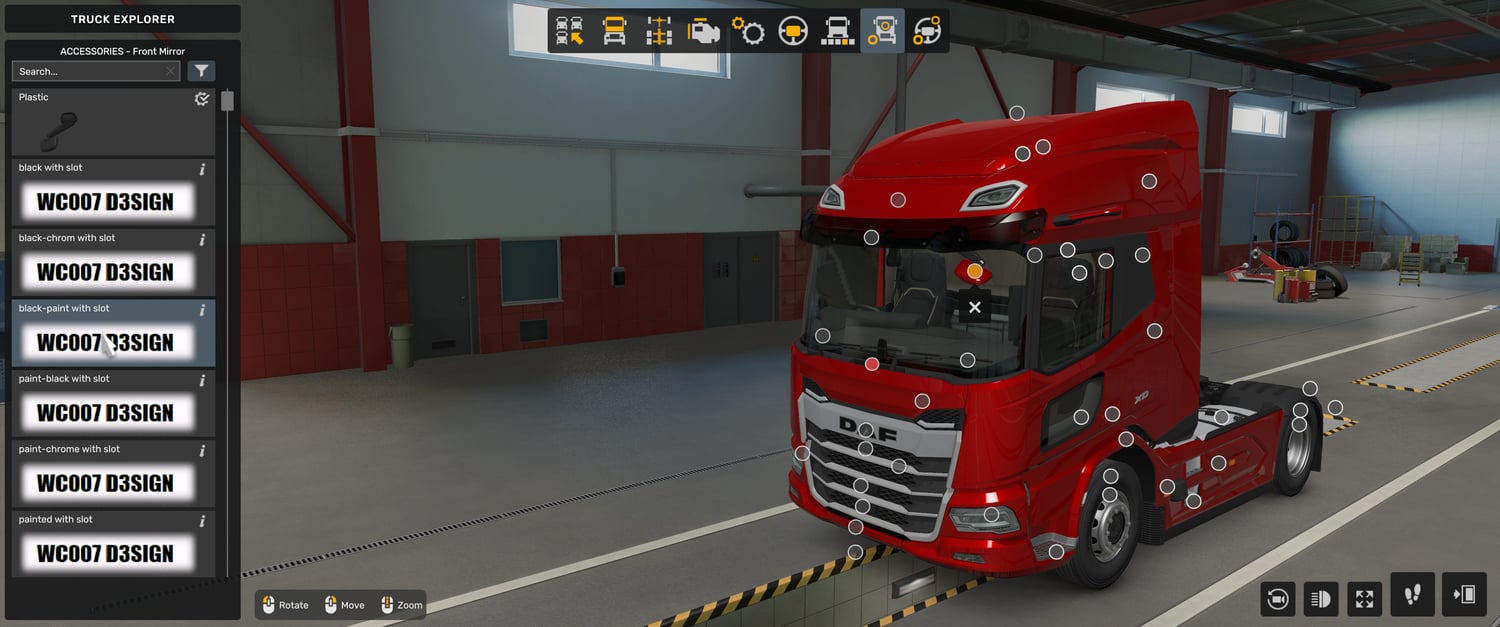Open the truck selection toolbar icon
The image size is (1500, 627).
[570, 31]
